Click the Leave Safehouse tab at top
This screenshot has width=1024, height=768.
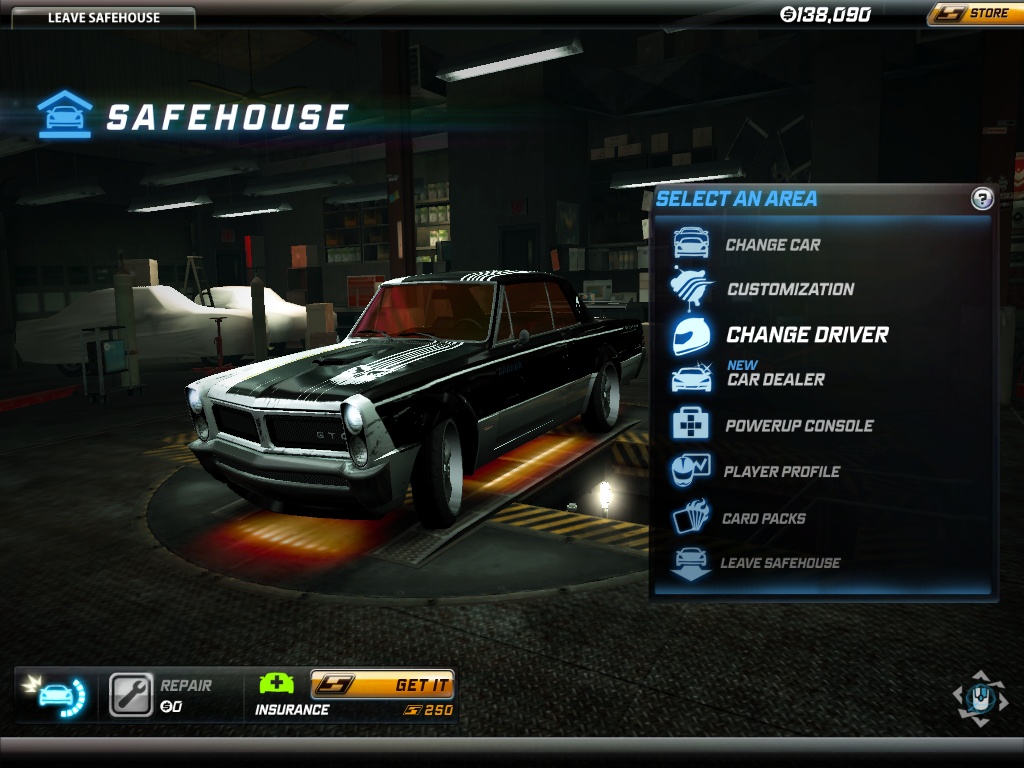click(x=104, y=17)
